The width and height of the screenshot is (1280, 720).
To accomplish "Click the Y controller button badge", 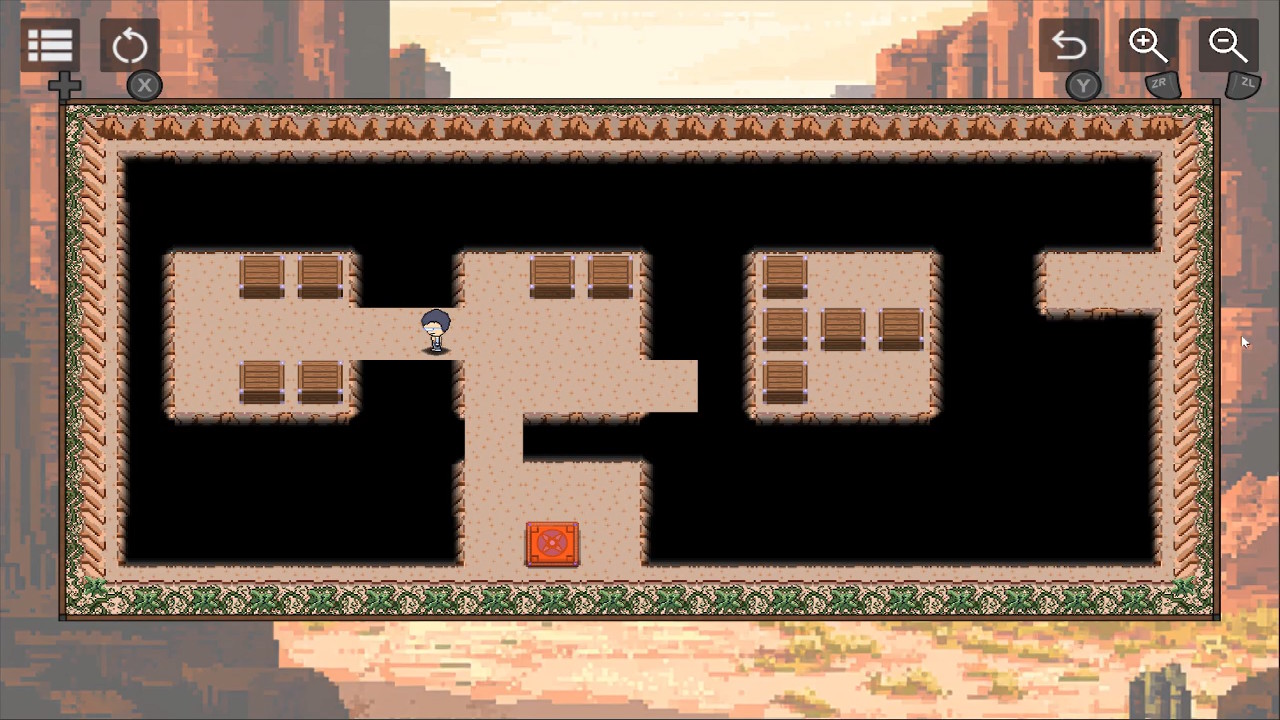I will coord(1083,86).
